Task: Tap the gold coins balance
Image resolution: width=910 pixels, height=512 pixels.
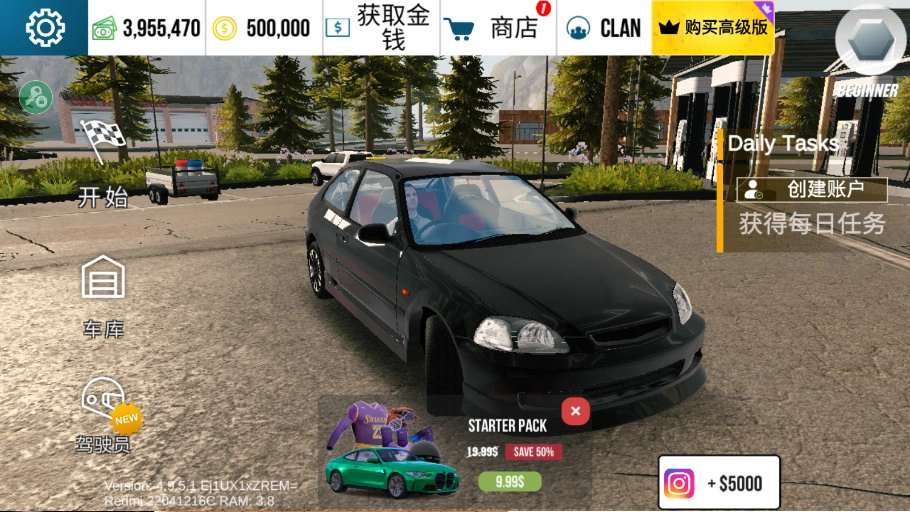Action: click(264, 28)
